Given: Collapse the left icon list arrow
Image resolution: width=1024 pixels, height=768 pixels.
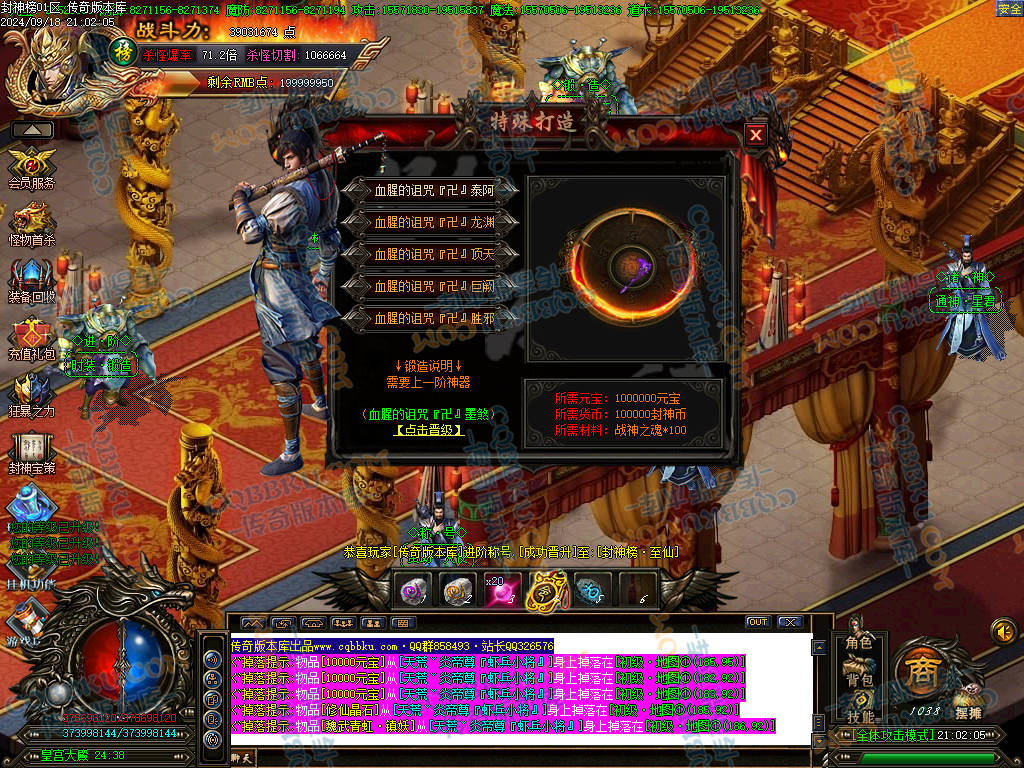Looking at the screenshot, I should 32,130.
